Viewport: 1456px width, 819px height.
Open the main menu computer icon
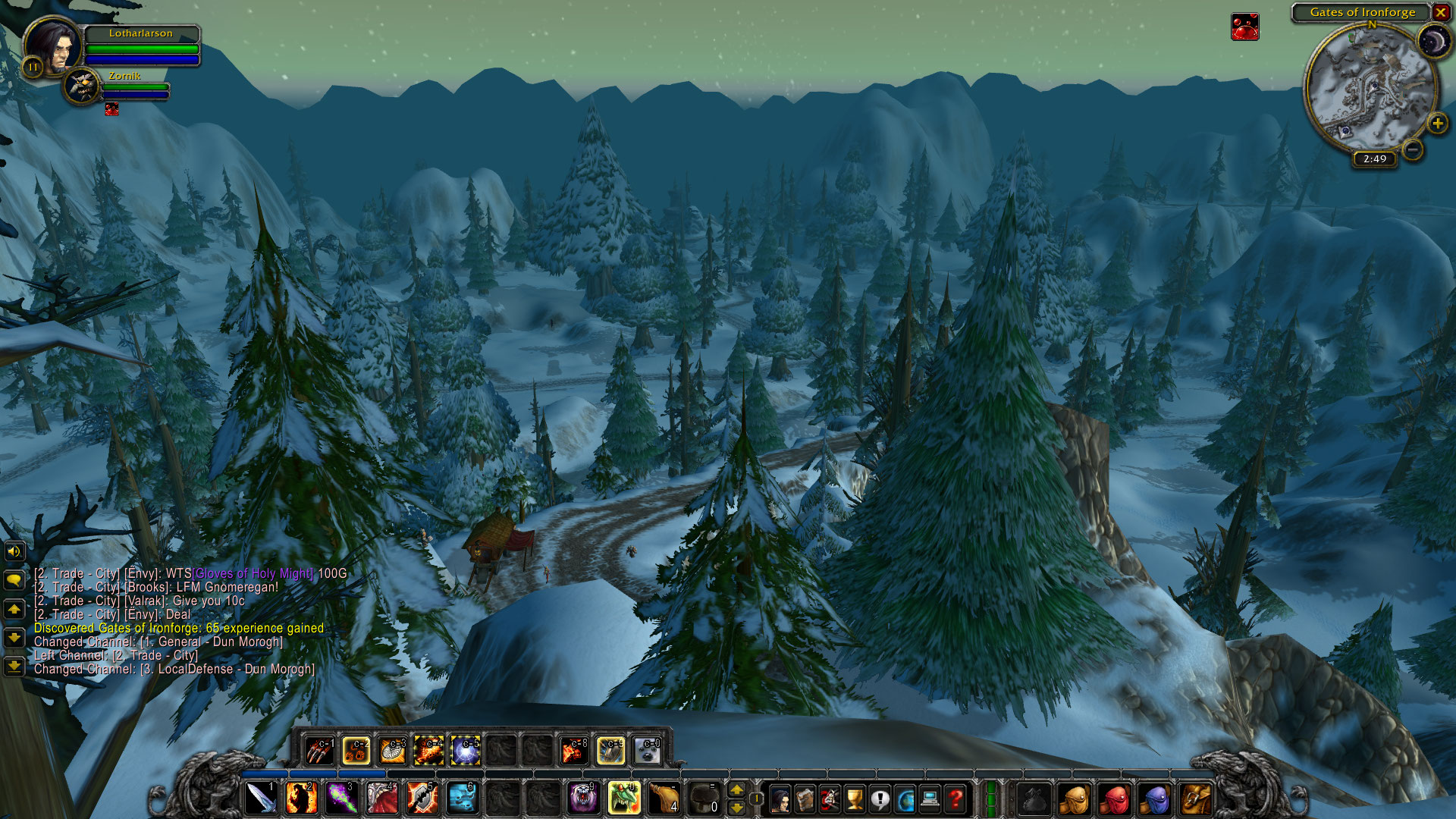click(930, 799)
